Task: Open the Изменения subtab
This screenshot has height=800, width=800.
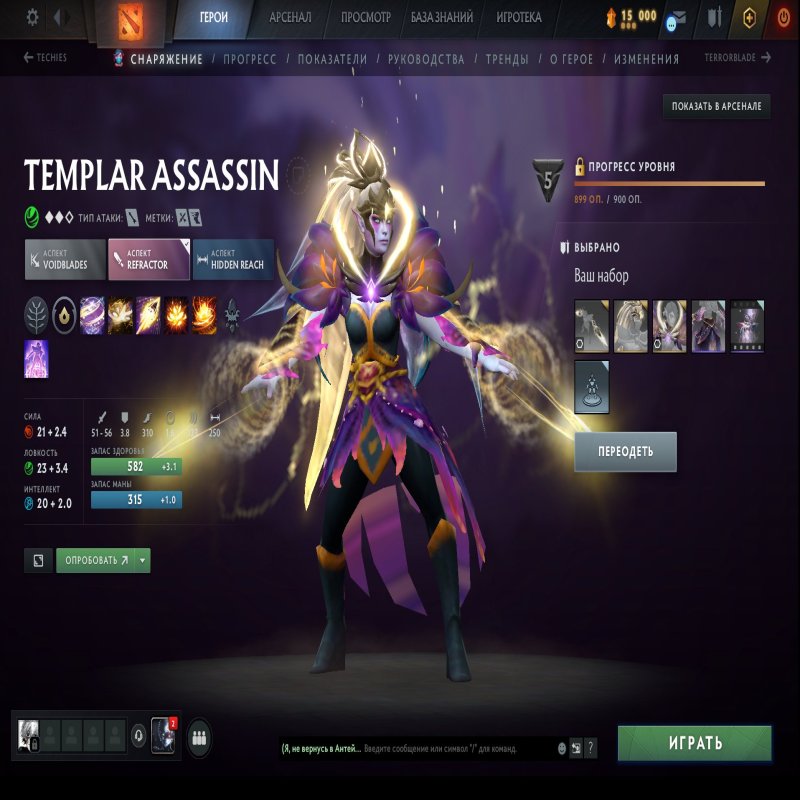Action: (x=646, y=59)
